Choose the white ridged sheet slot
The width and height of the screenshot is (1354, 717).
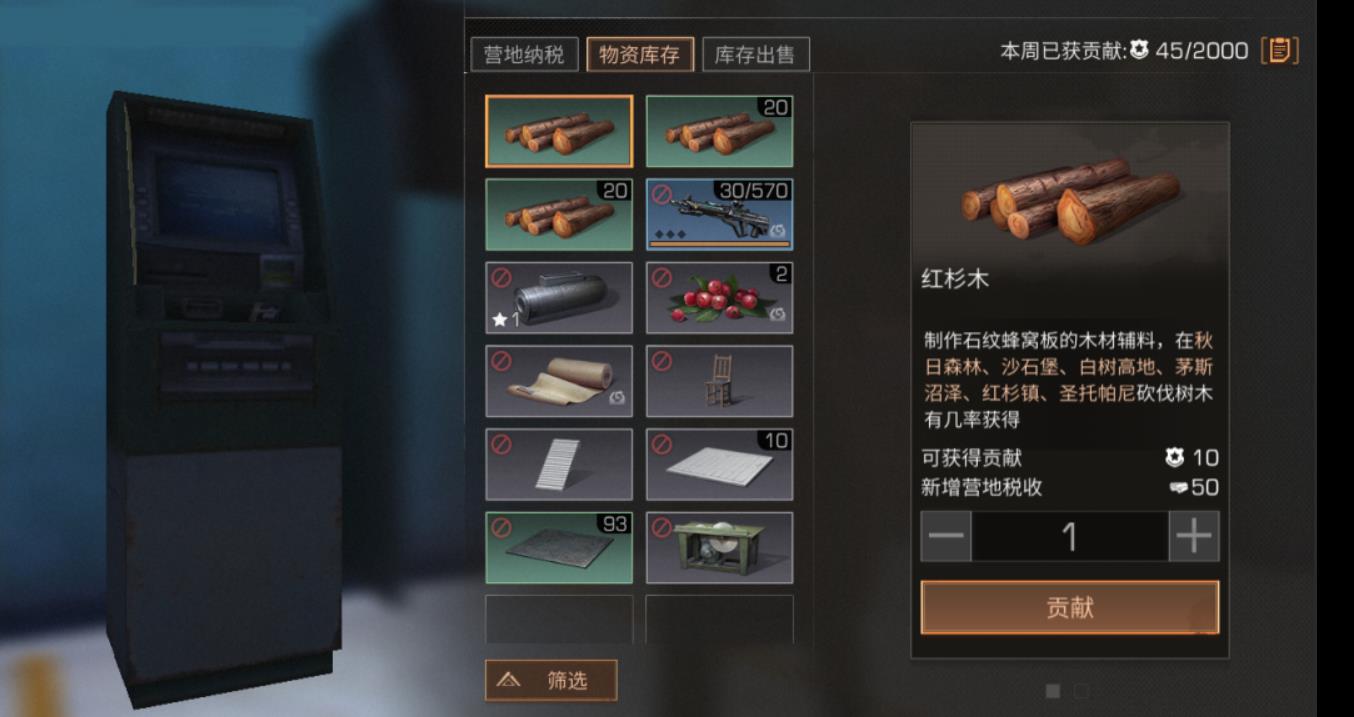pyautogui.click(x=559, y=464)
